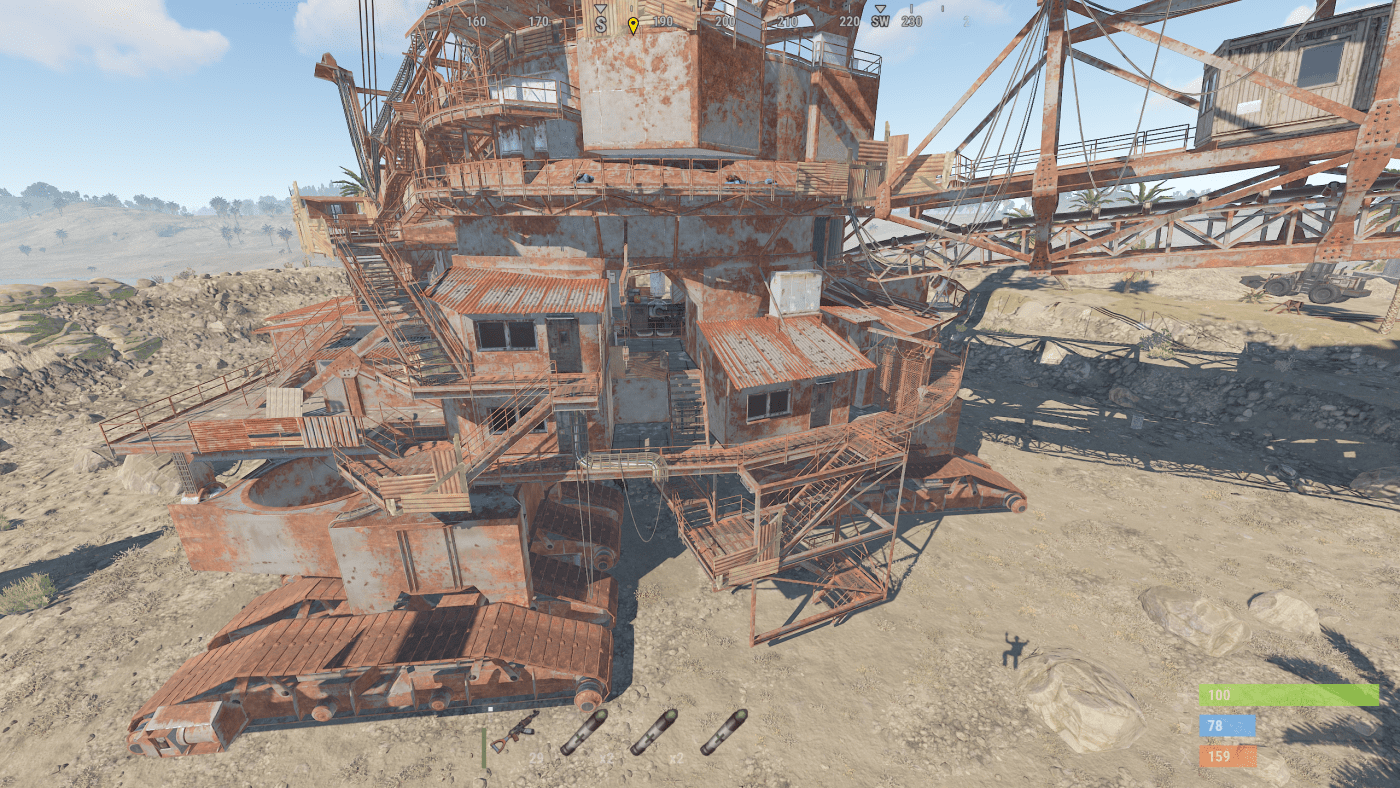This screenshot has width=1400, height=788.
Task: Click the green durability bar beside the rifle
Action: click(x=484, y=746)
